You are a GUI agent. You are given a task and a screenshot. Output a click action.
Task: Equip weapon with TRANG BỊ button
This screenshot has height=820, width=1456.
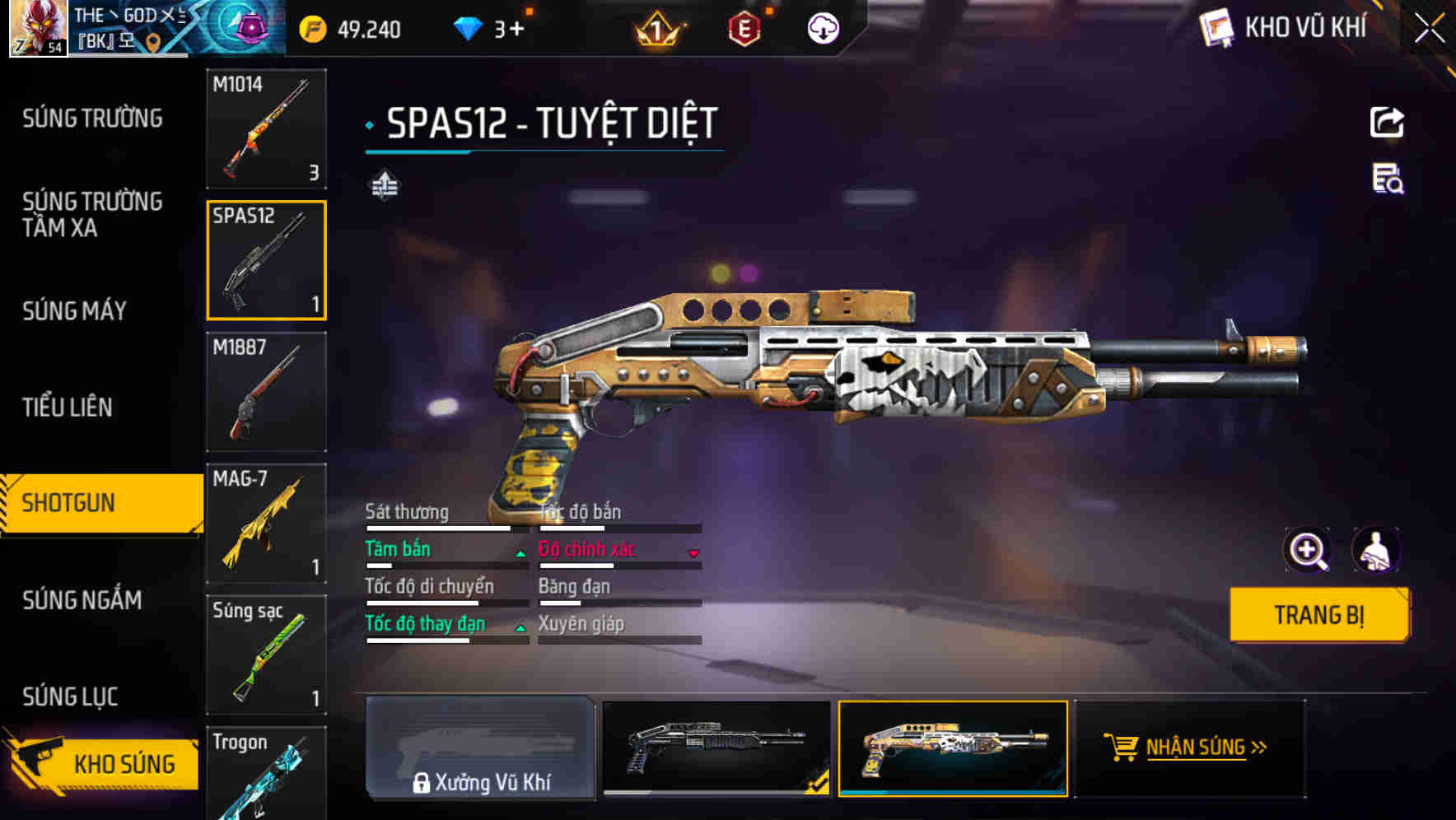(1318, 614)
